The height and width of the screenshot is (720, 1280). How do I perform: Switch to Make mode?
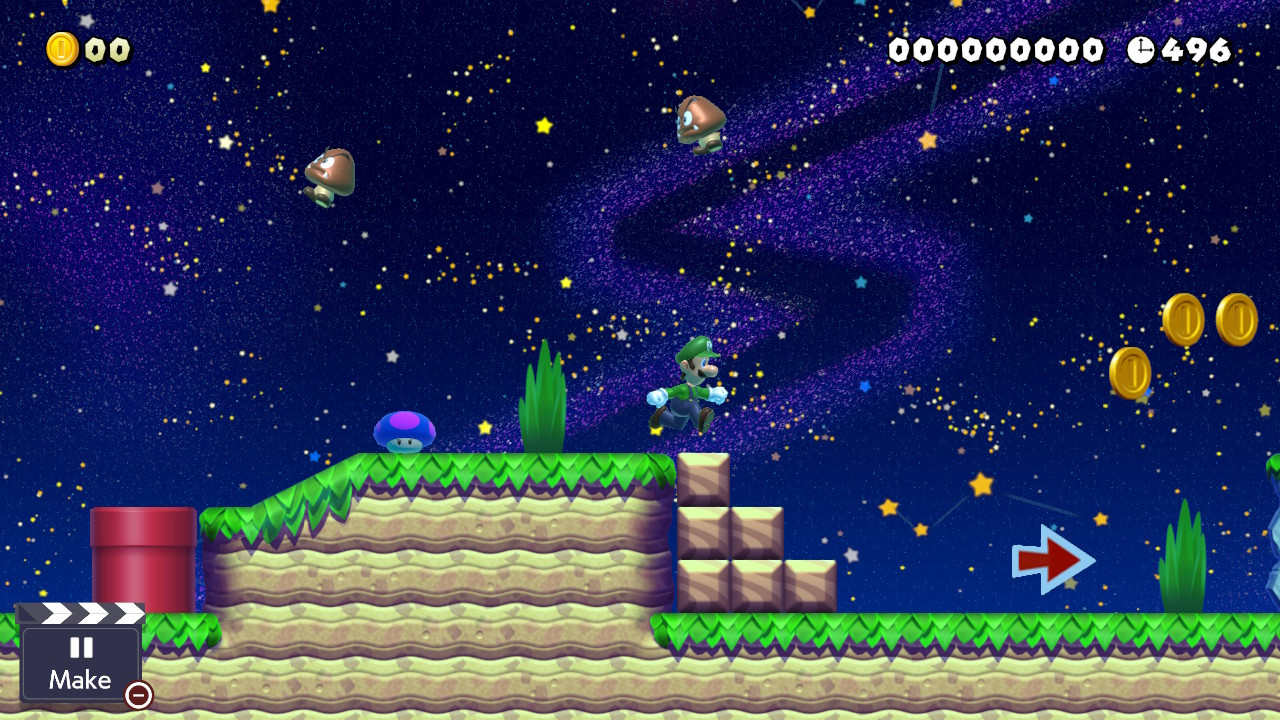tap(80, 681)
